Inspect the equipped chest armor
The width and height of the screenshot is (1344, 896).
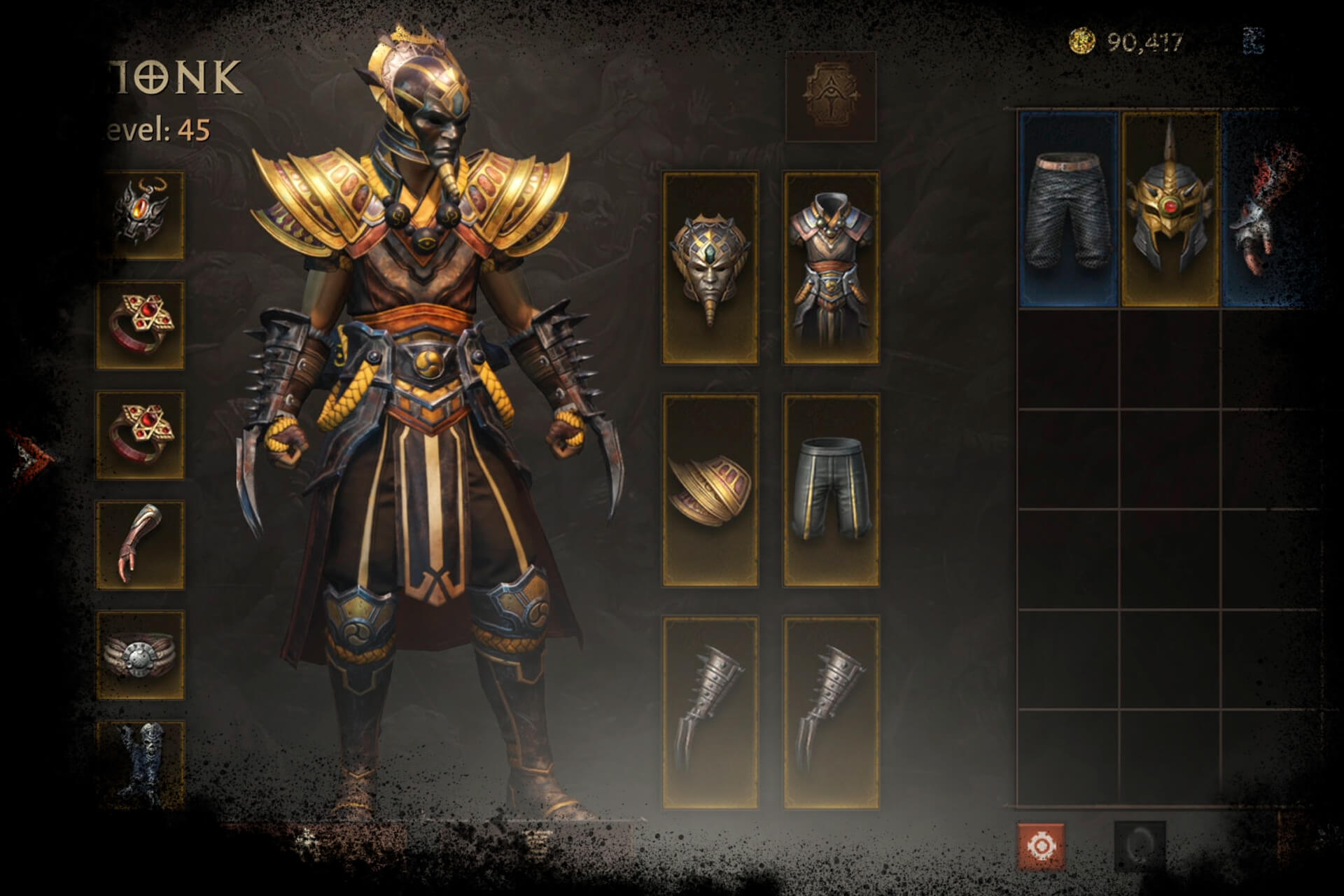coord(831,269)
